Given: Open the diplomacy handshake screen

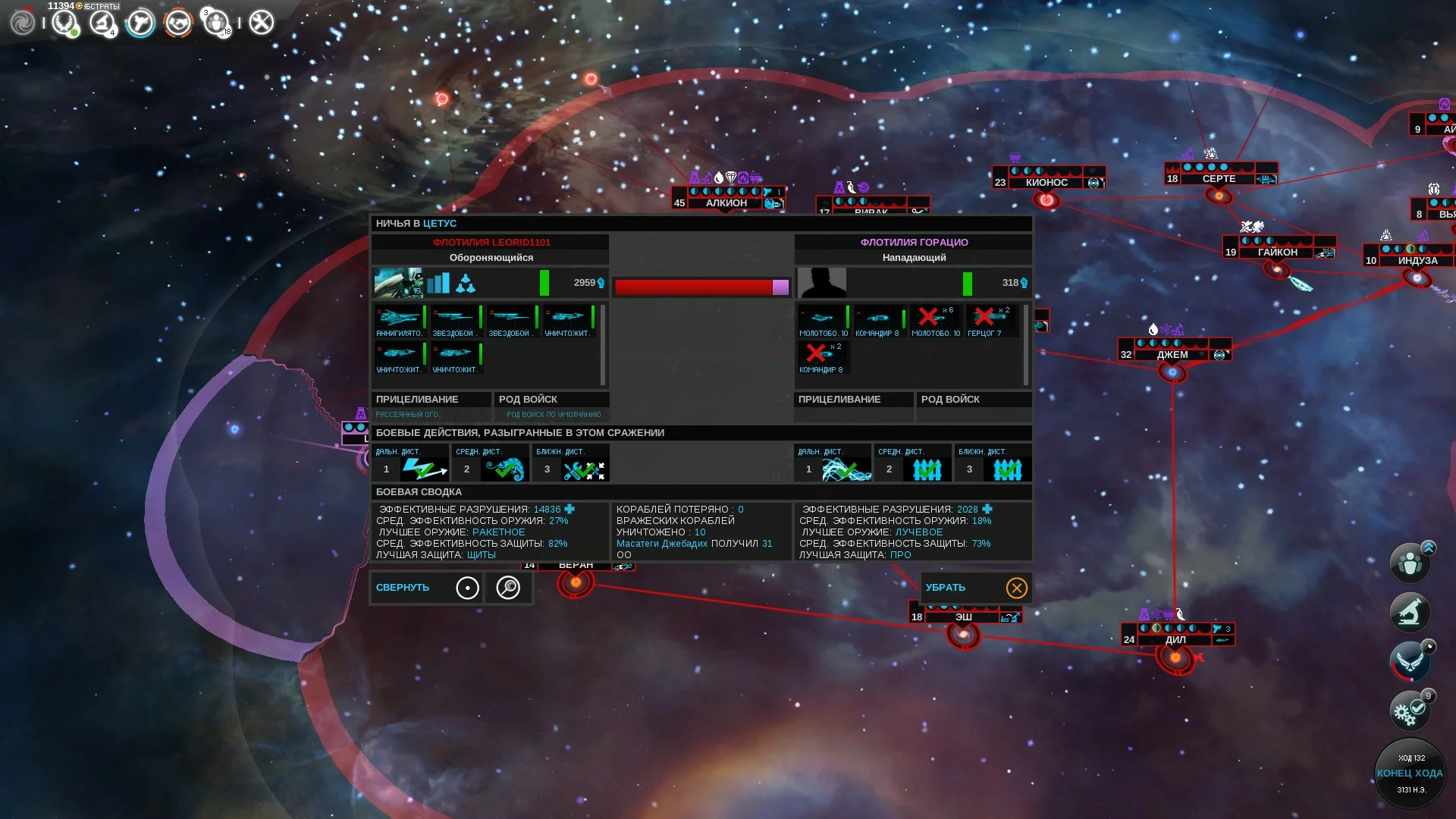Looking at the screenshot, I should click(178, 23).
